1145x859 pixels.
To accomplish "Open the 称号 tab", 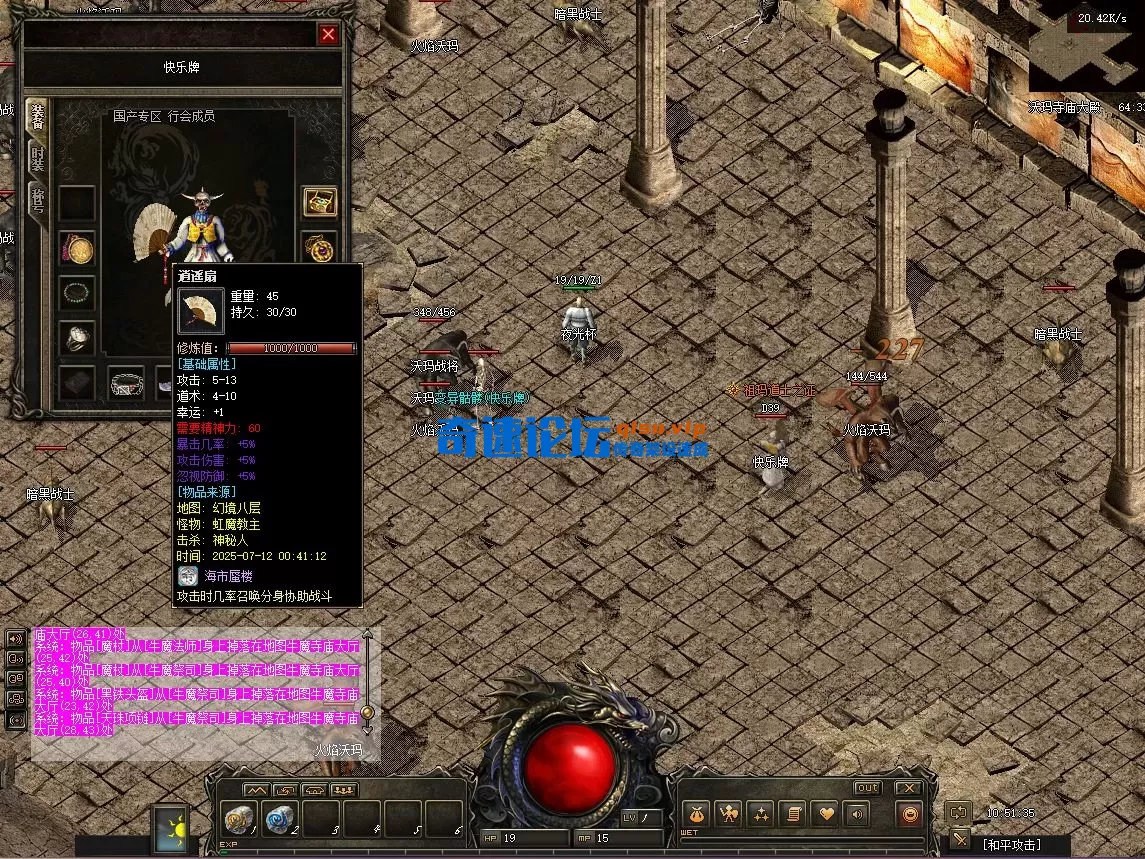I will (x=37, y=200).
